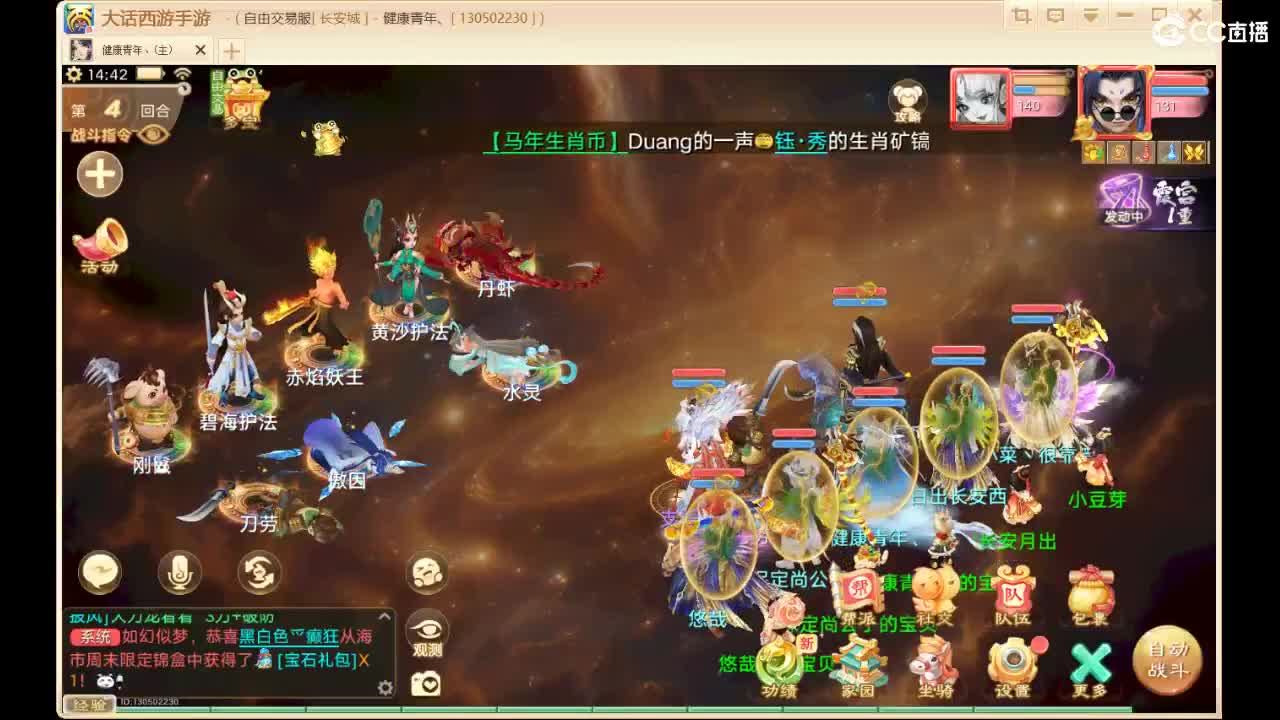Toggle the 战斗指令 eye toggle

pyautogui.click(x=151, y=134)
